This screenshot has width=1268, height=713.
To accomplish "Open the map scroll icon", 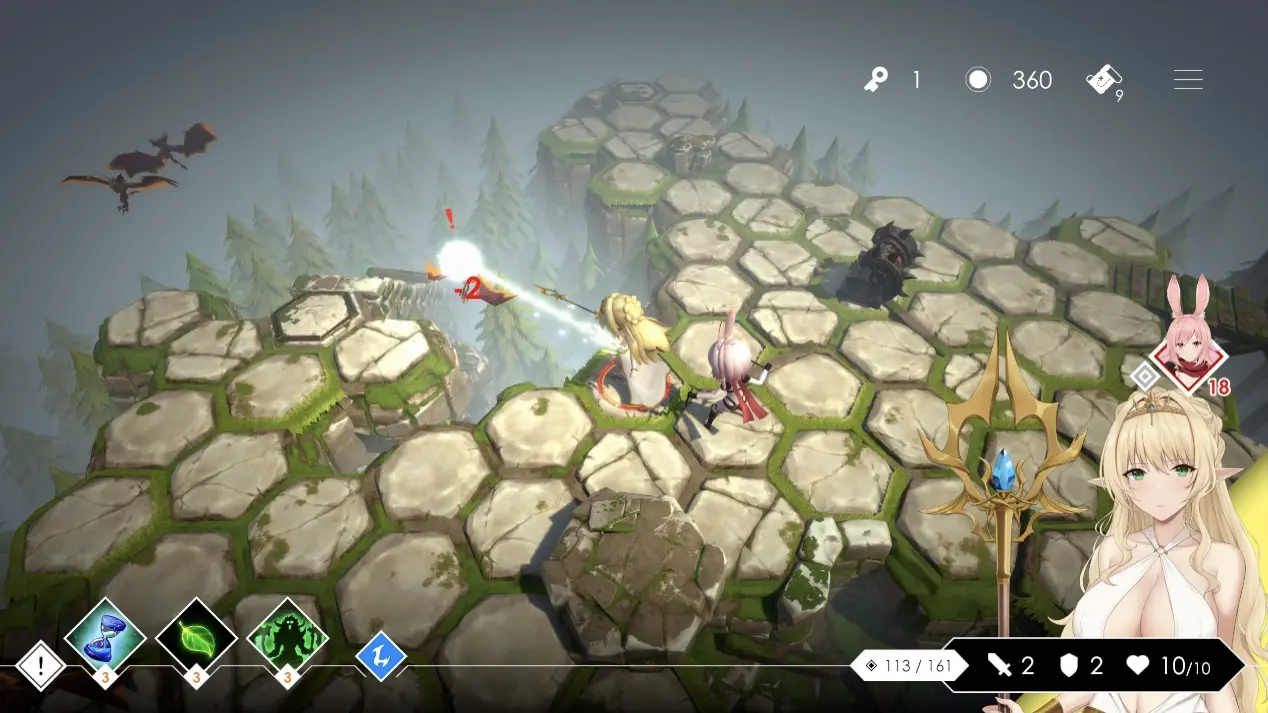I will (x=1104, y=80).
